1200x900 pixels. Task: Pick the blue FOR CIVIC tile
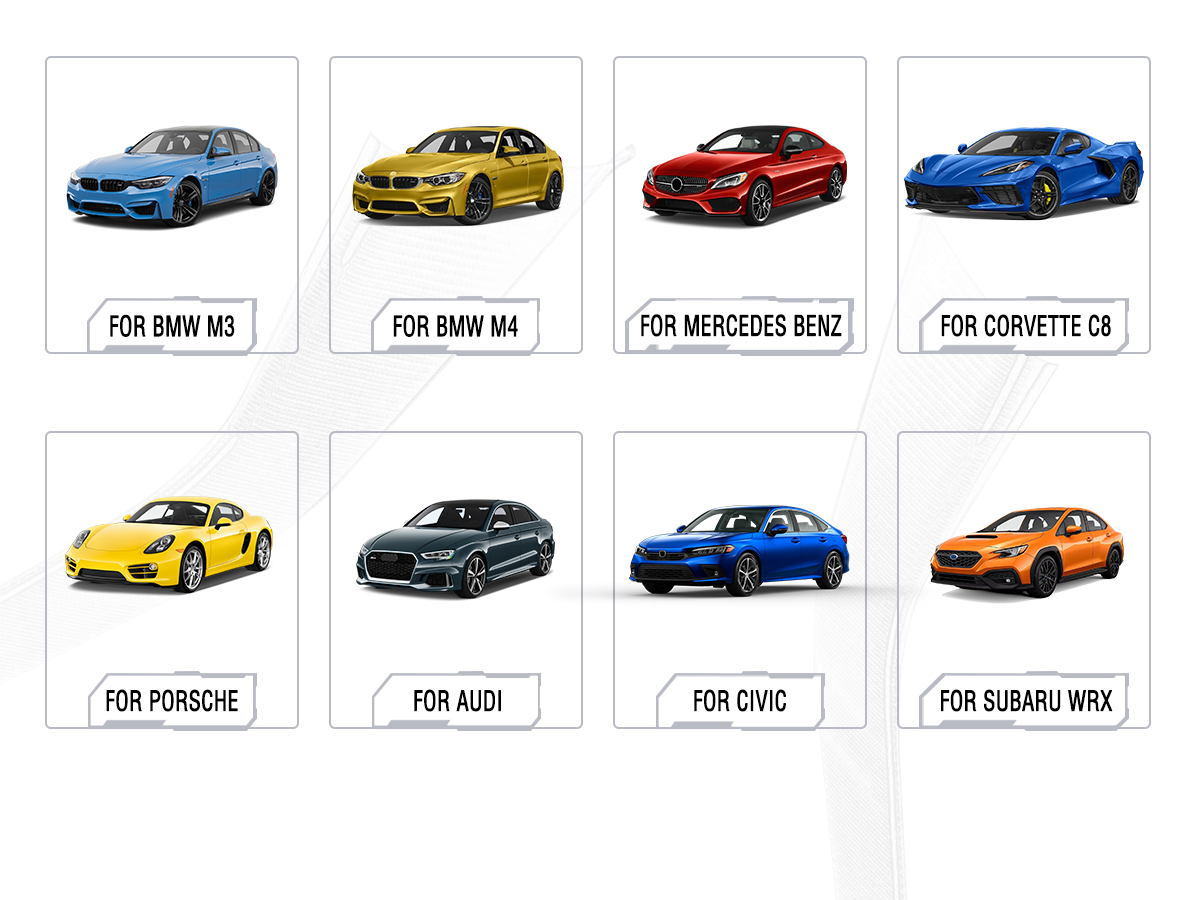point(740,580)
